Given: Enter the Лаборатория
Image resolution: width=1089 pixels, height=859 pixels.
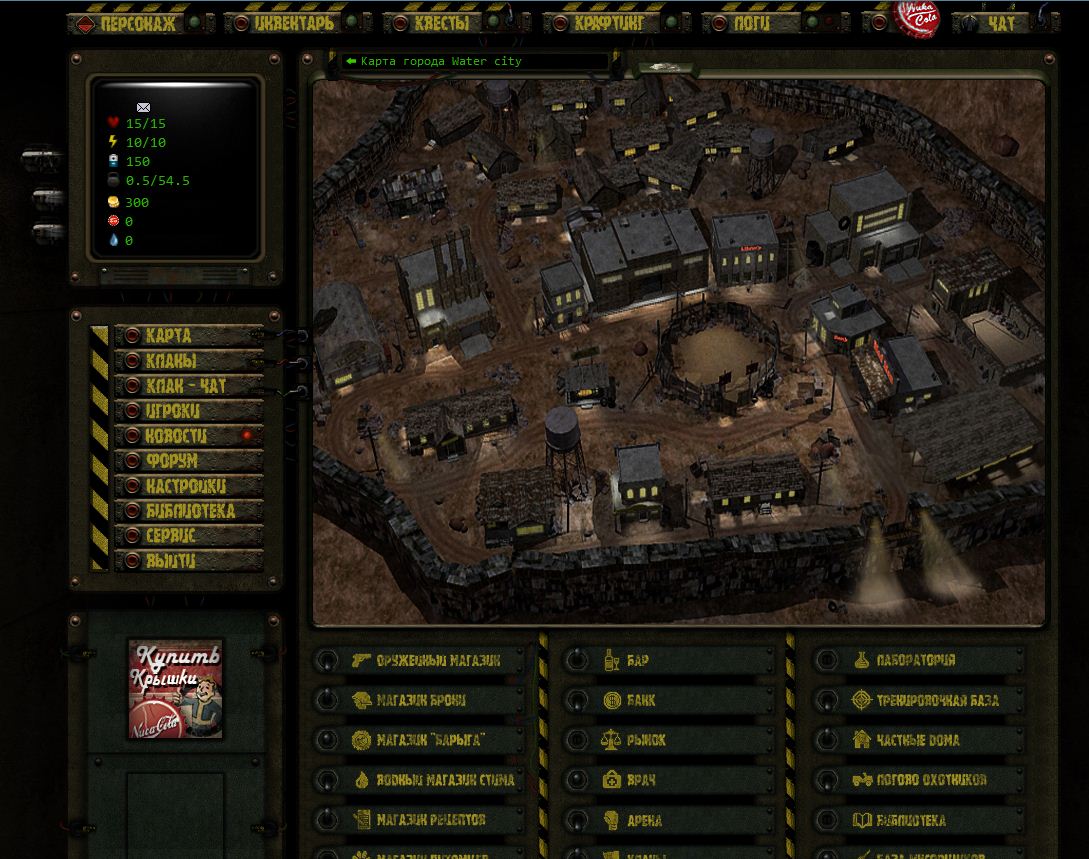Looking at the screenshot, I should [915, 660].
